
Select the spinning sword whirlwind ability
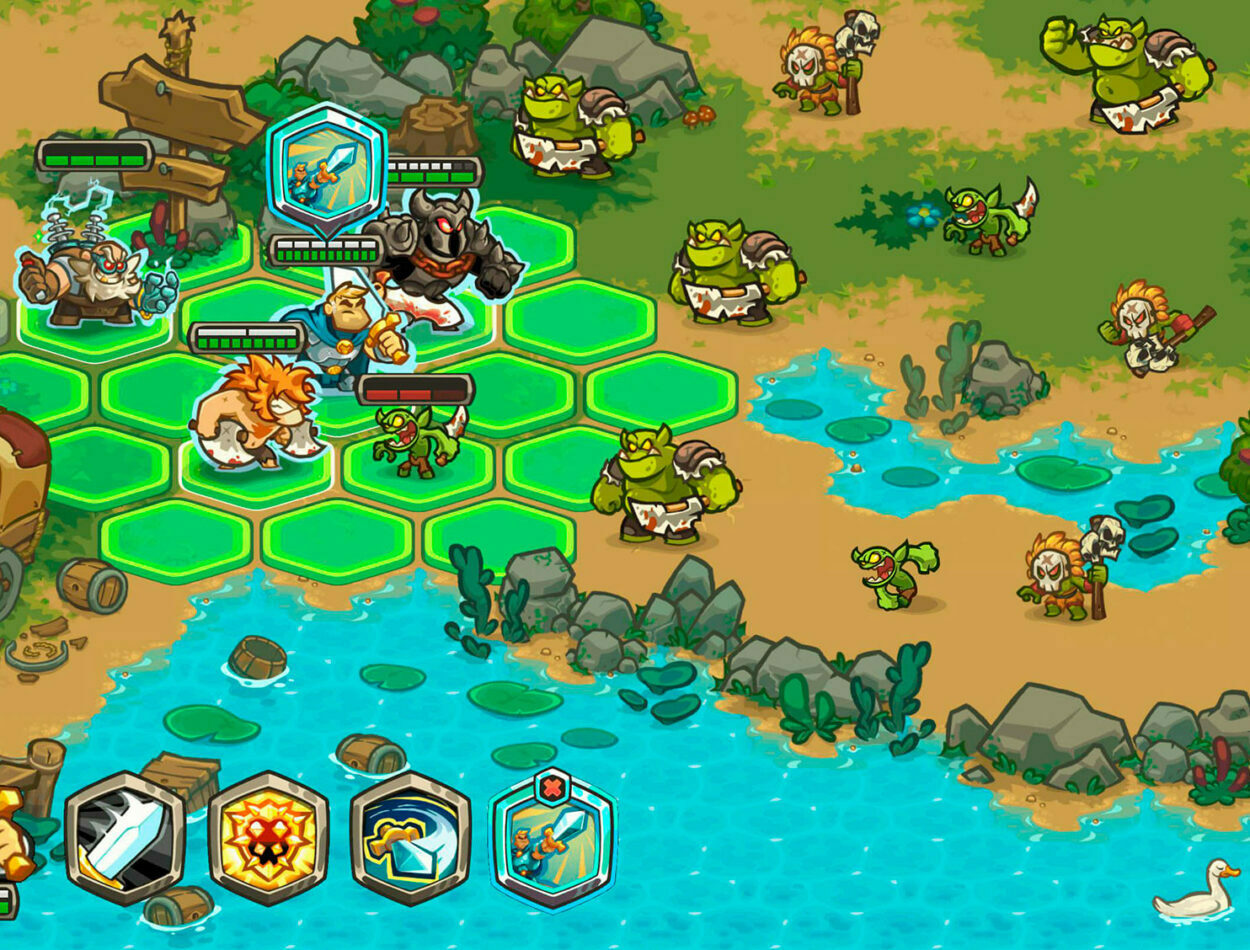pos(410,838)
